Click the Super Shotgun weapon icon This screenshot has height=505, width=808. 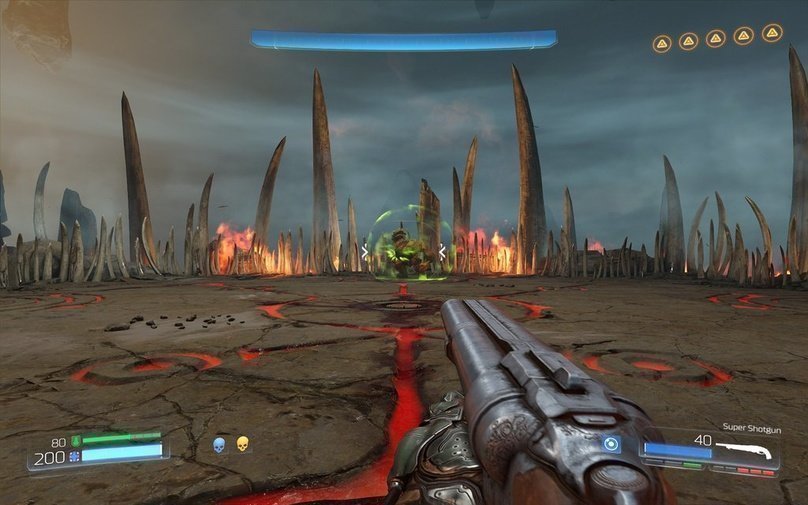[746, 451]
